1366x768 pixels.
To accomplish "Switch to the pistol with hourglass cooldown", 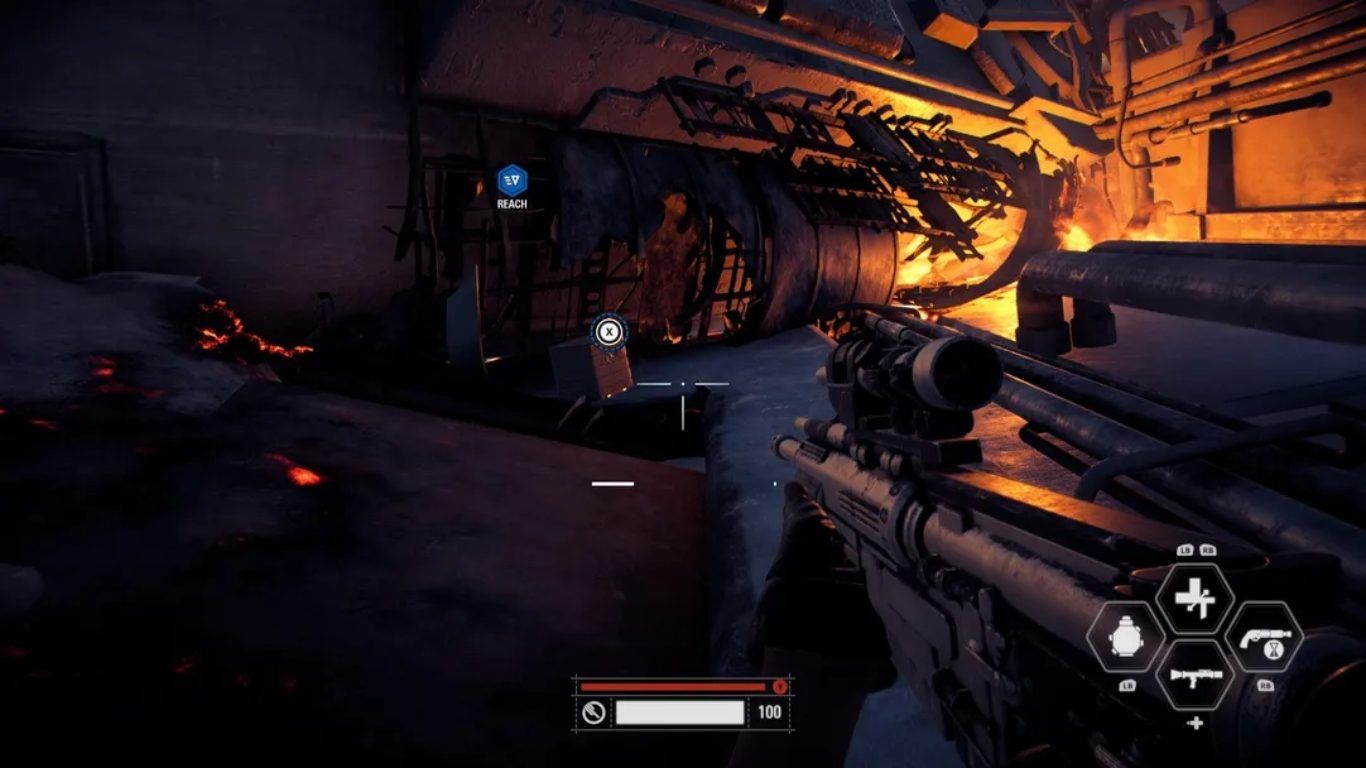I will coord(1264,637).
